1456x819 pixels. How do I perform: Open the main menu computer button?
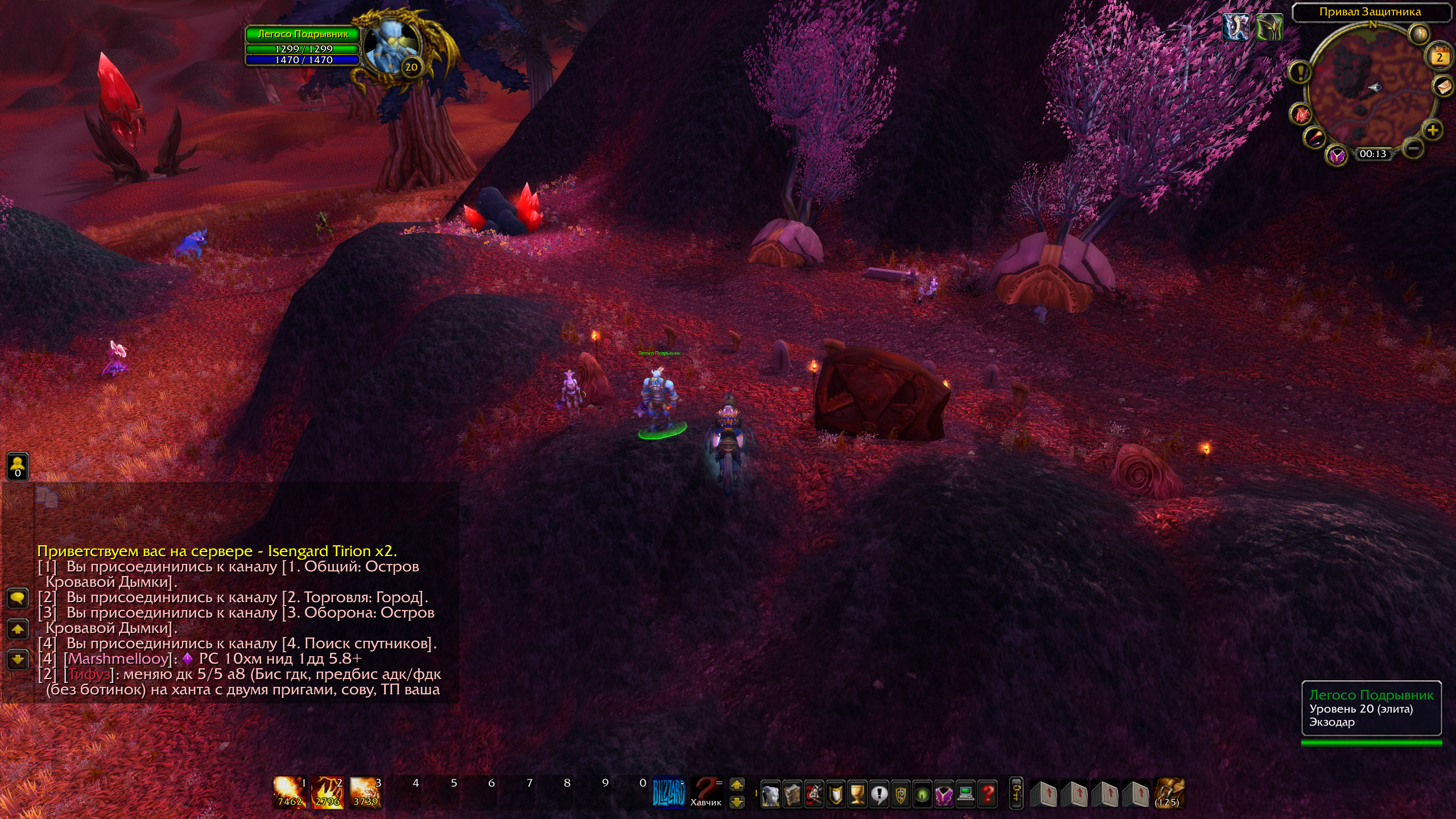click(x=966, y=794)
